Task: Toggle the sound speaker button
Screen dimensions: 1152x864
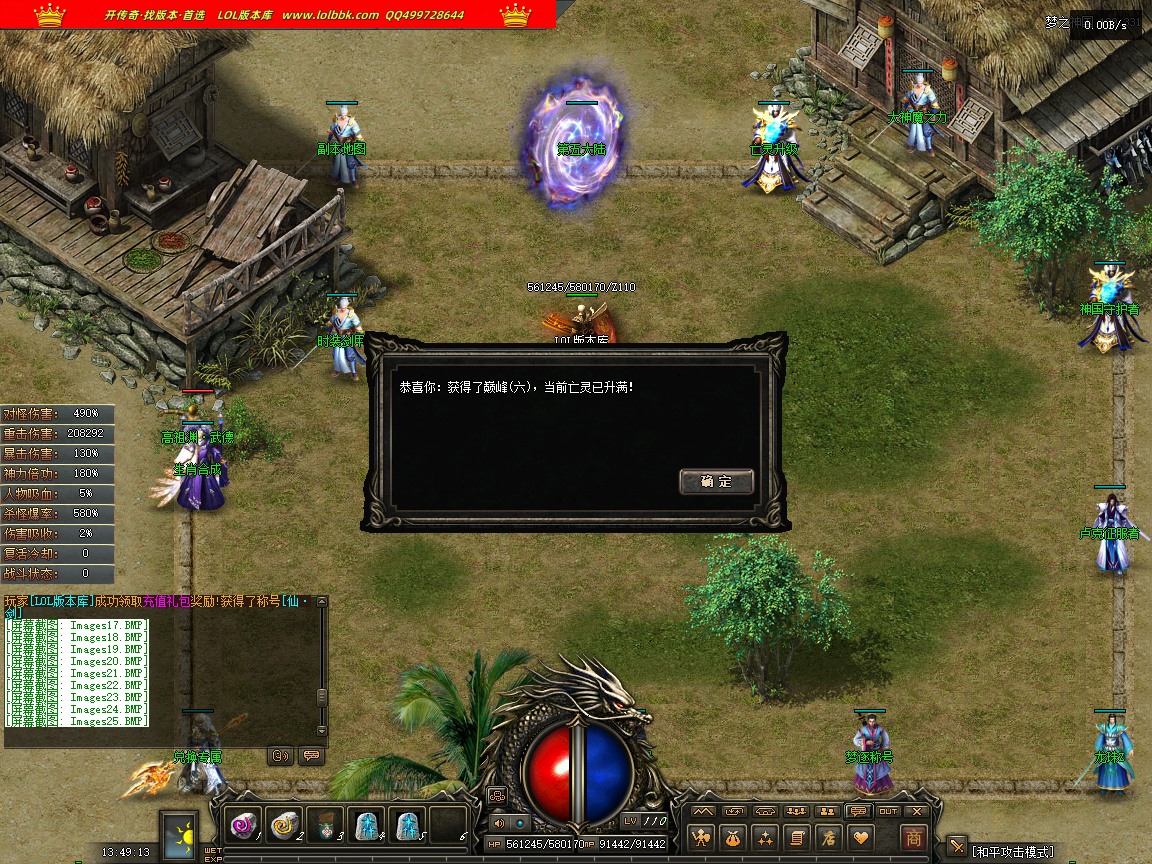Action: click(x=499, y=822)
